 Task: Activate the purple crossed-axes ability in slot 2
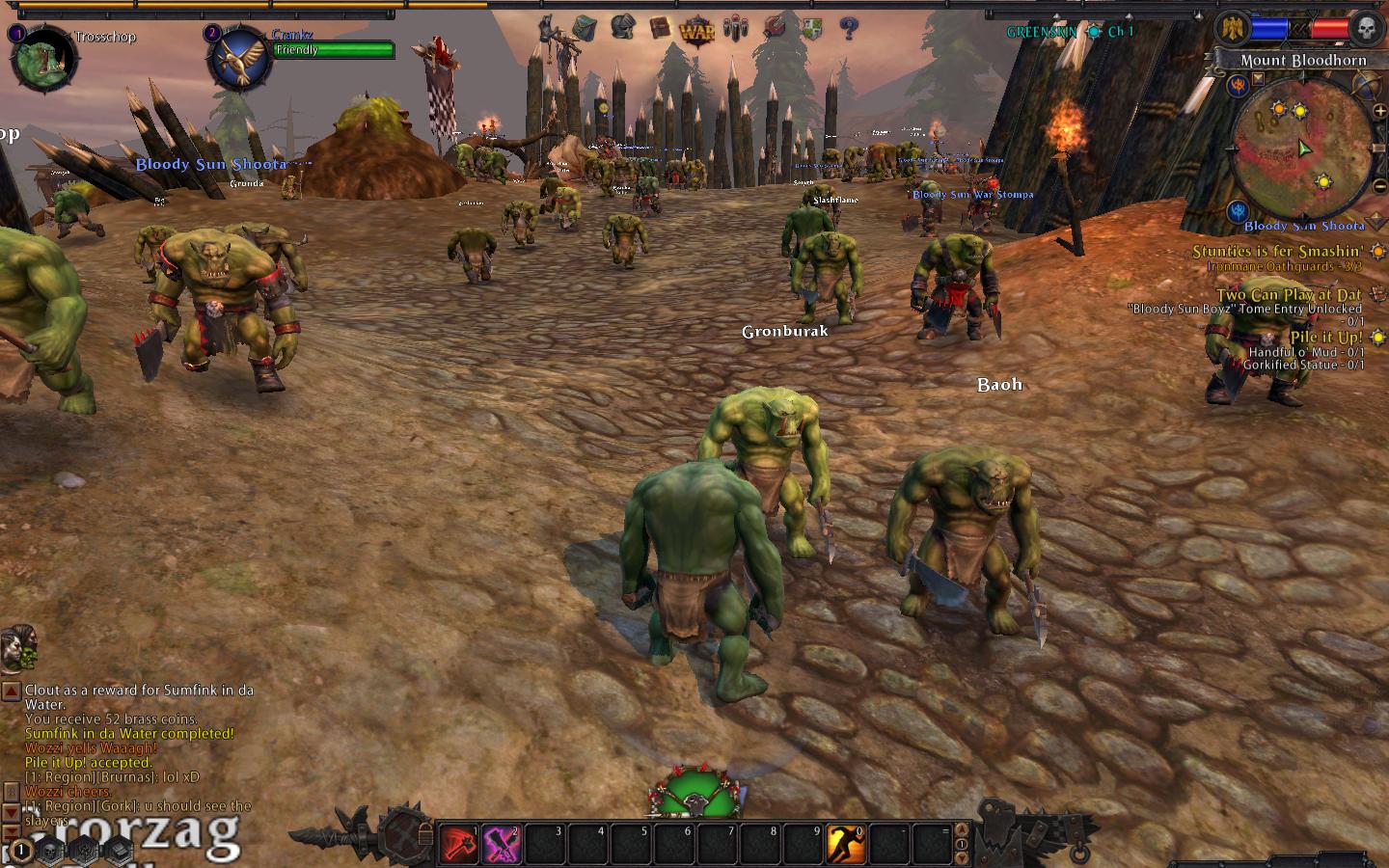(502, 844)
